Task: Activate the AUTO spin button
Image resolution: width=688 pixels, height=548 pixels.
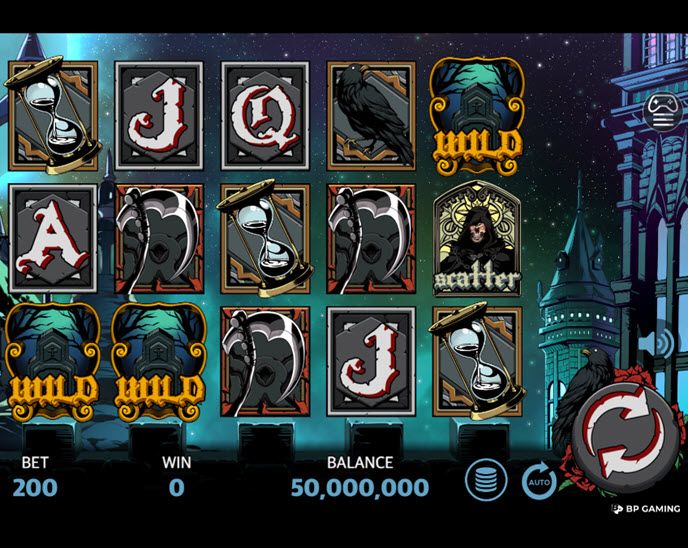Action: tap(539, 482)
